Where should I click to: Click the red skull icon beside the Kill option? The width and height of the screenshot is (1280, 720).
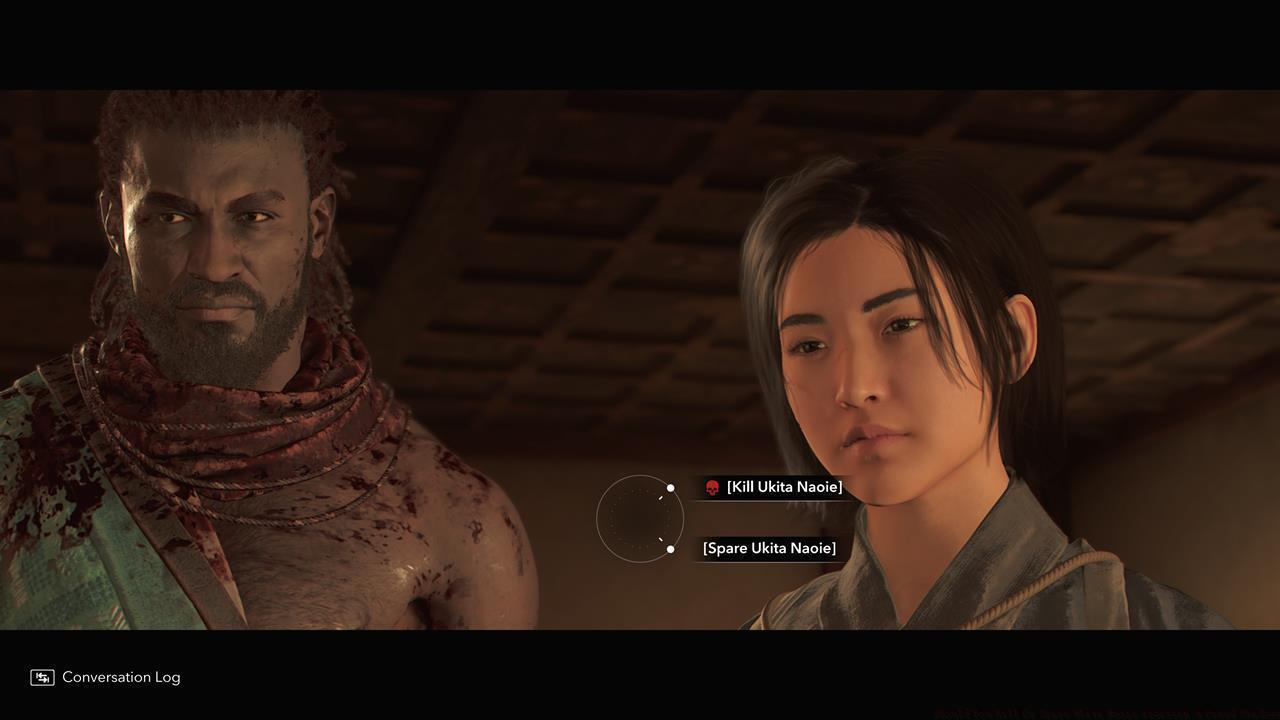point(712,487)
